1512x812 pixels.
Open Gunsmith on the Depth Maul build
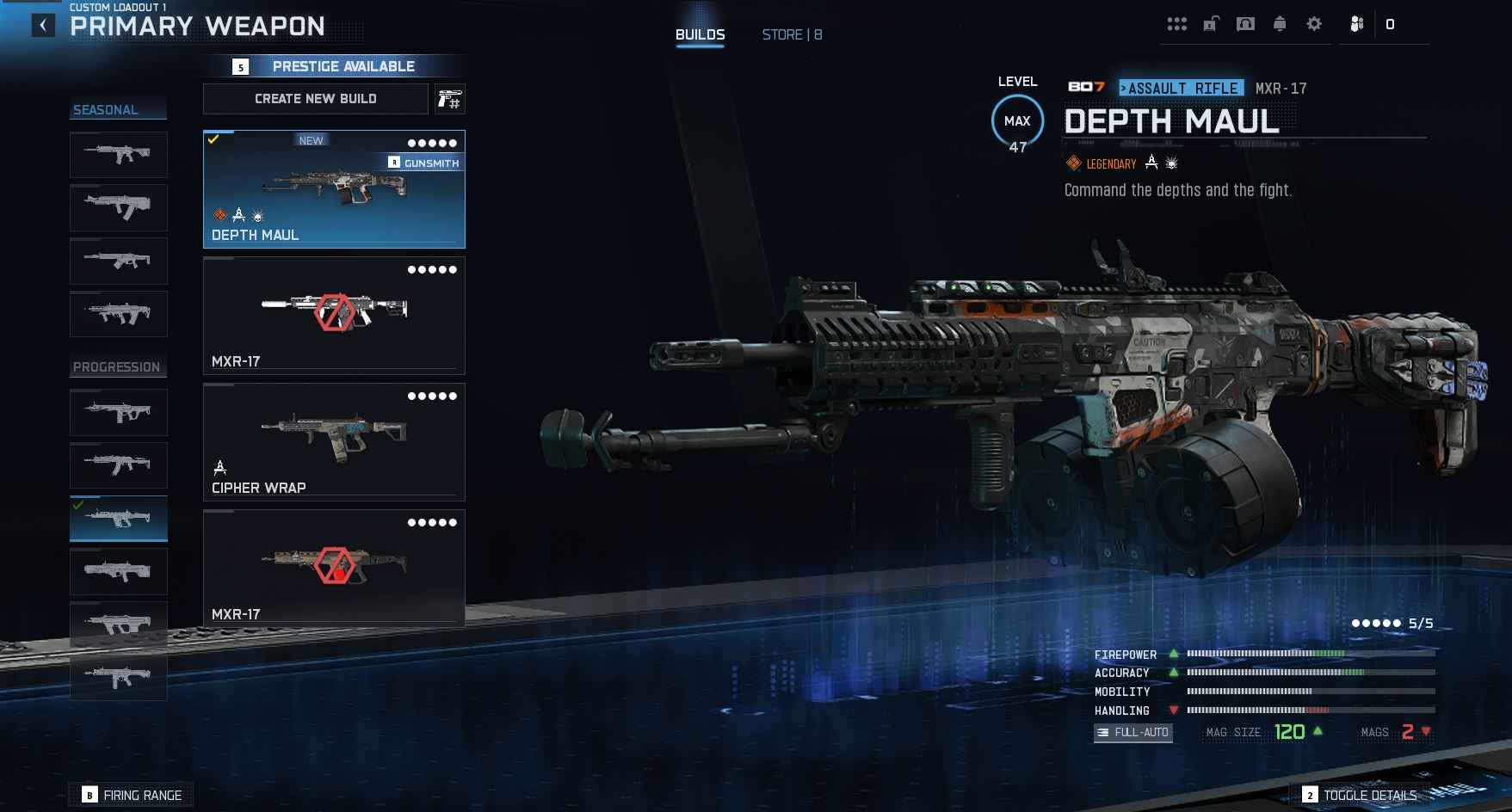point(424,163)
